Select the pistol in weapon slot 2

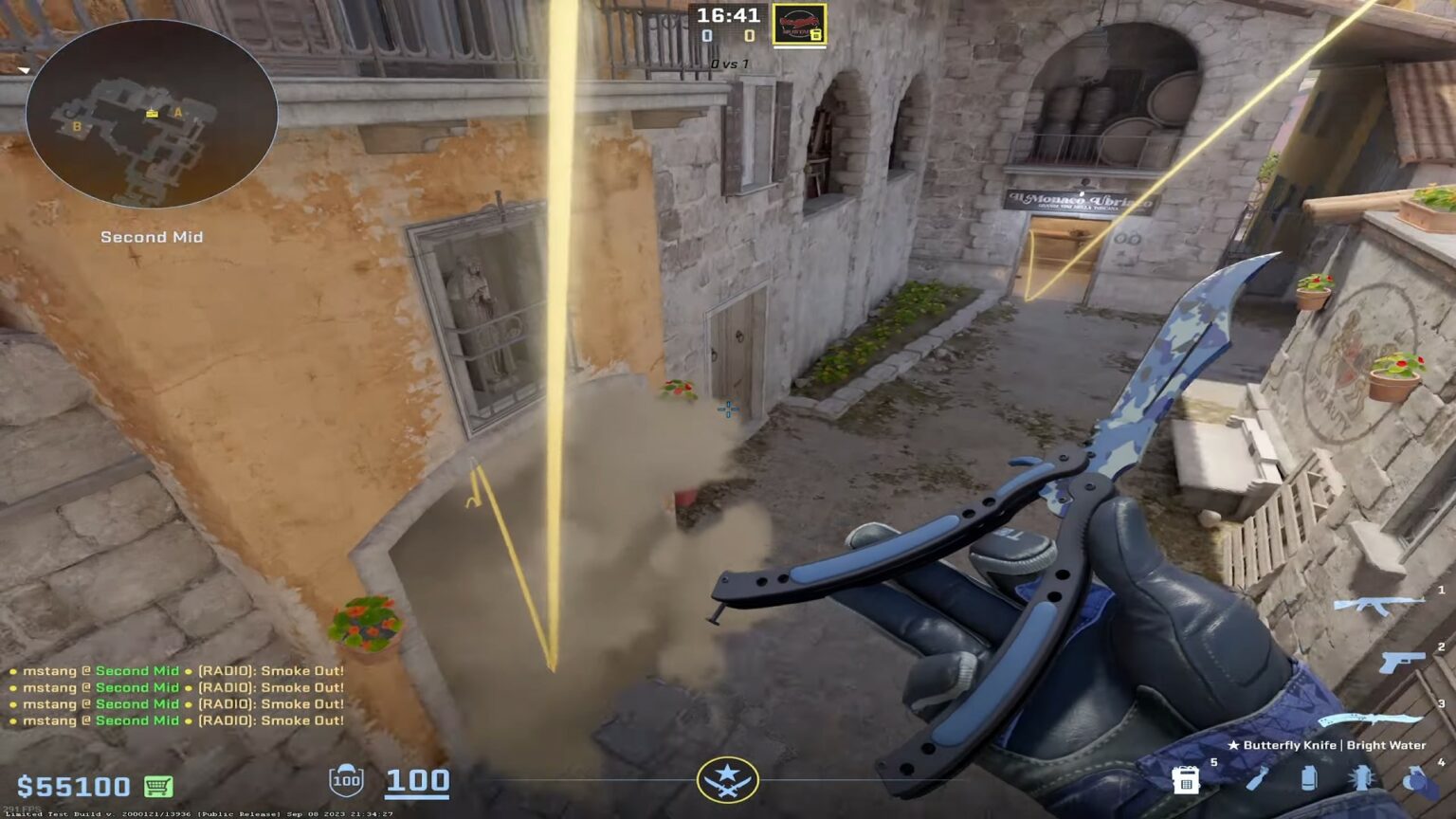point(1403,662)
